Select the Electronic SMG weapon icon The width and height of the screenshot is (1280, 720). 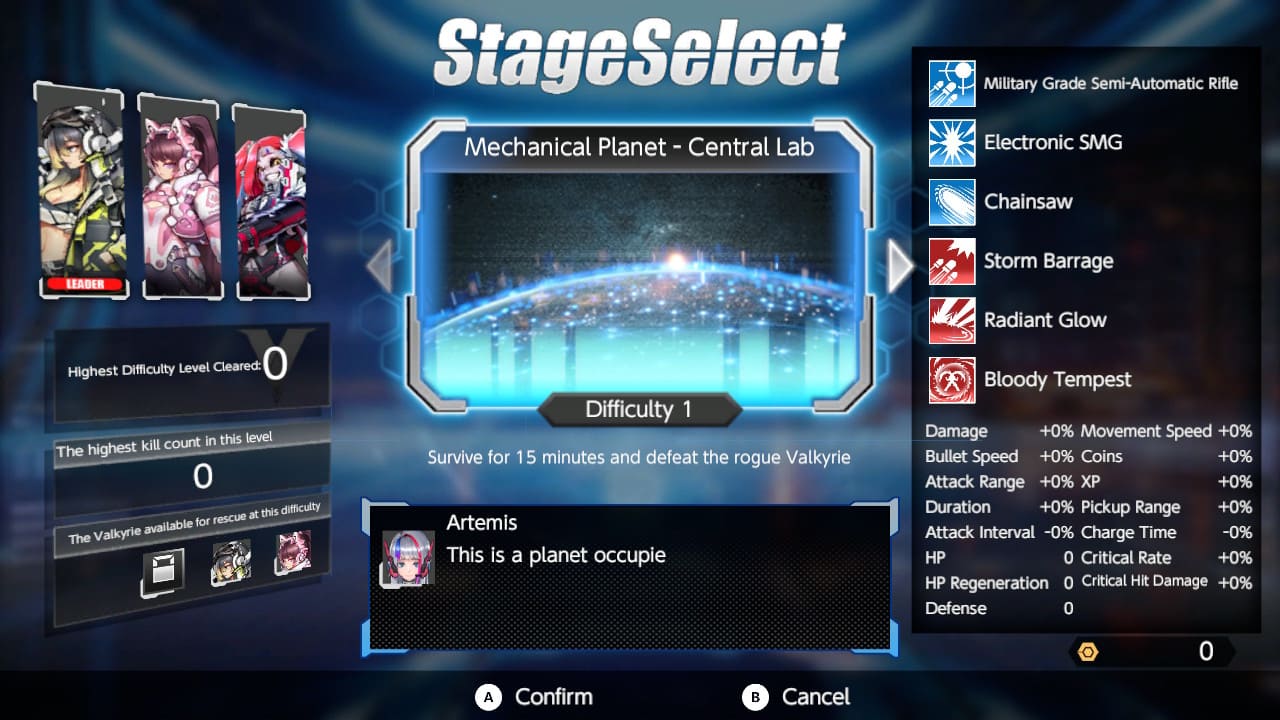951,142
